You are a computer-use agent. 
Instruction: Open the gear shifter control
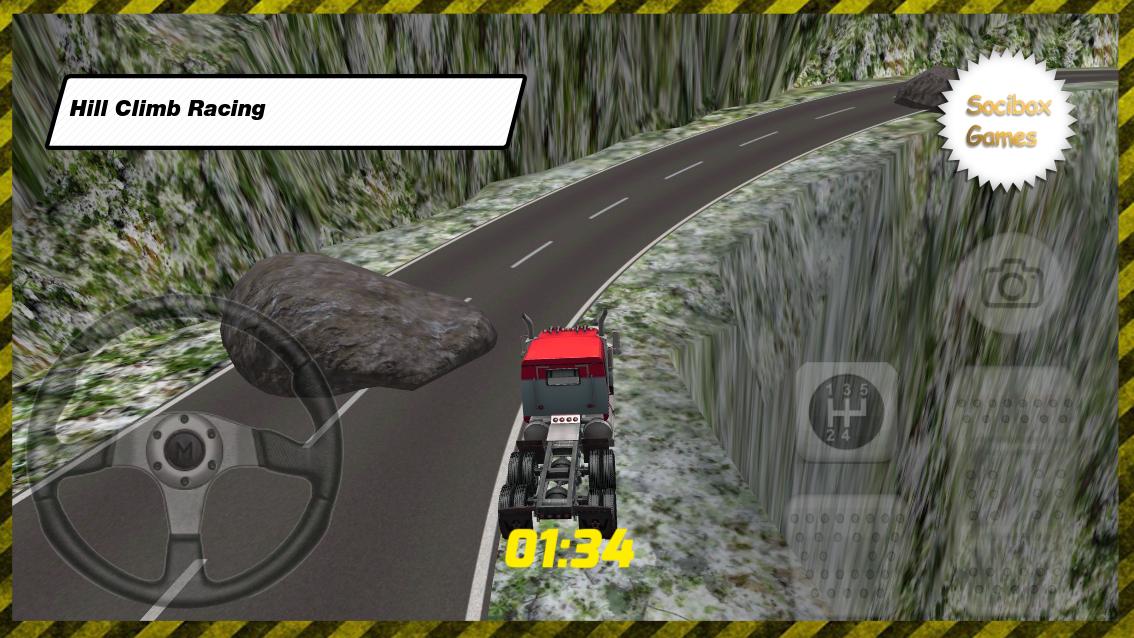[x=846, y=411]
